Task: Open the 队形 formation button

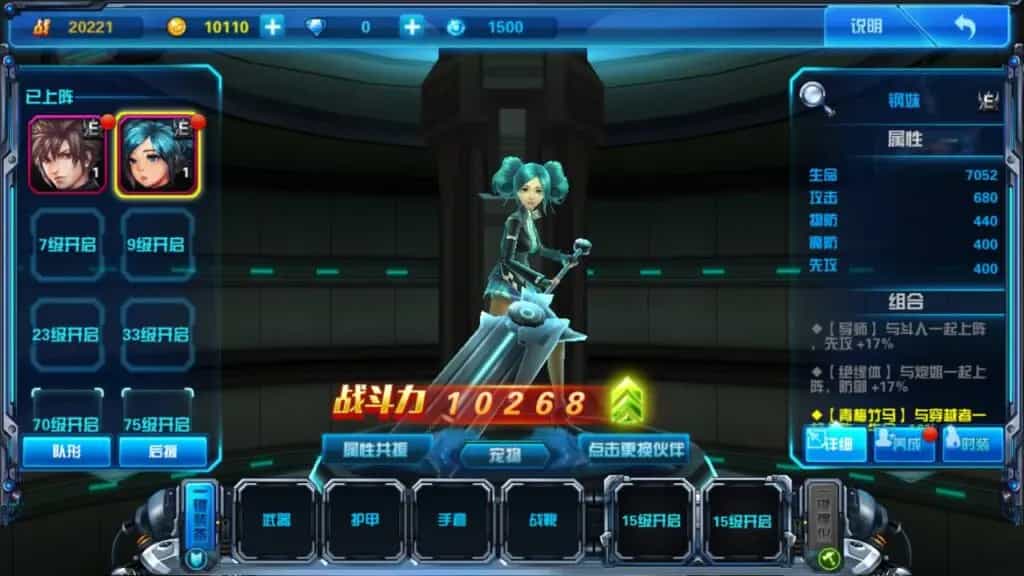Action: coord(66,451)
